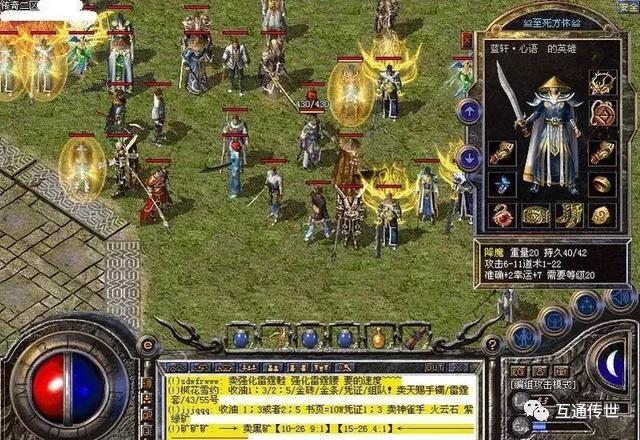Screen dimensions: 640x440
Task: Select the boots equipment slot
Action: 569,214
